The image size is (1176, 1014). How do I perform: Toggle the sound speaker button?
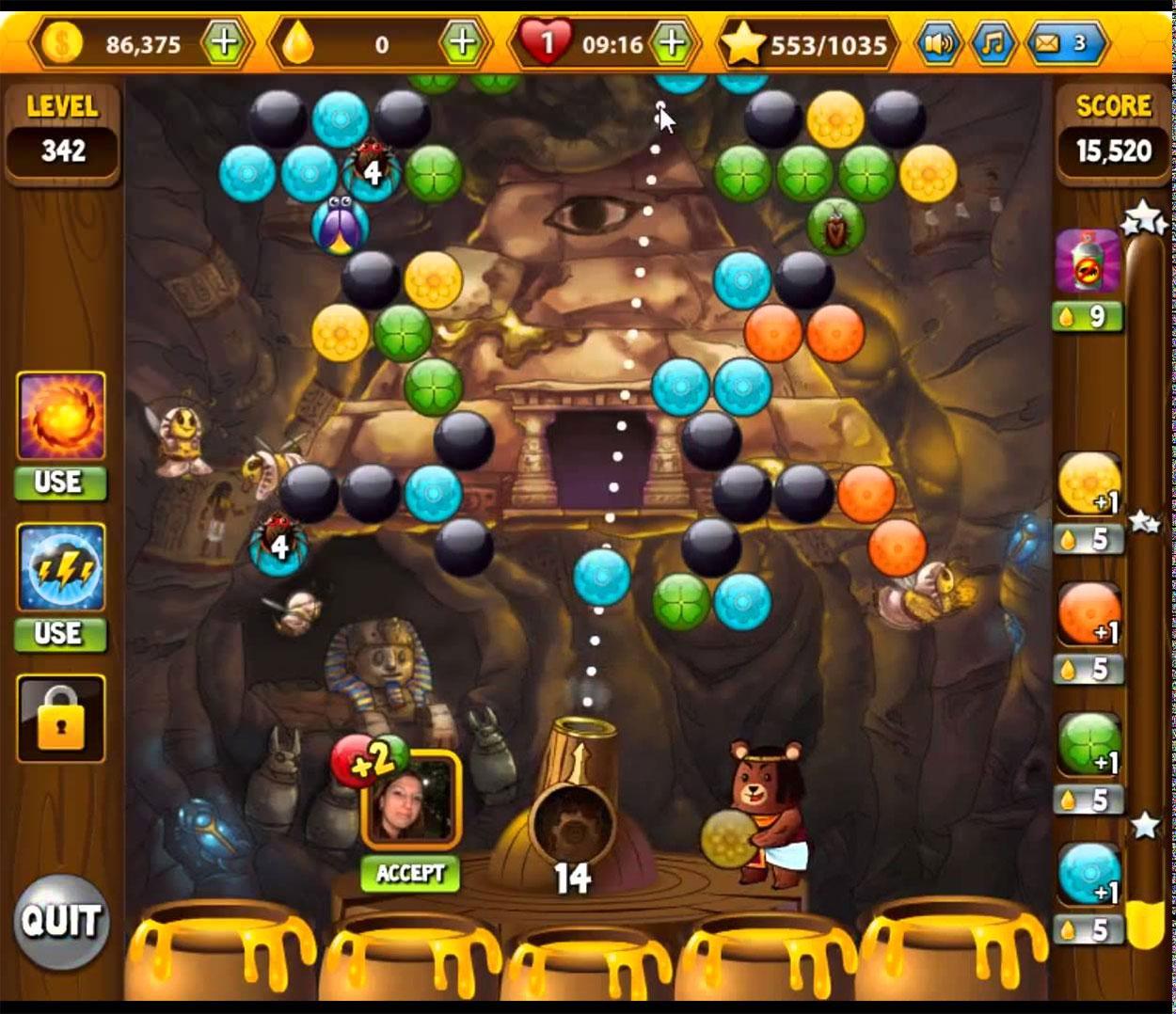click(938, 42)
